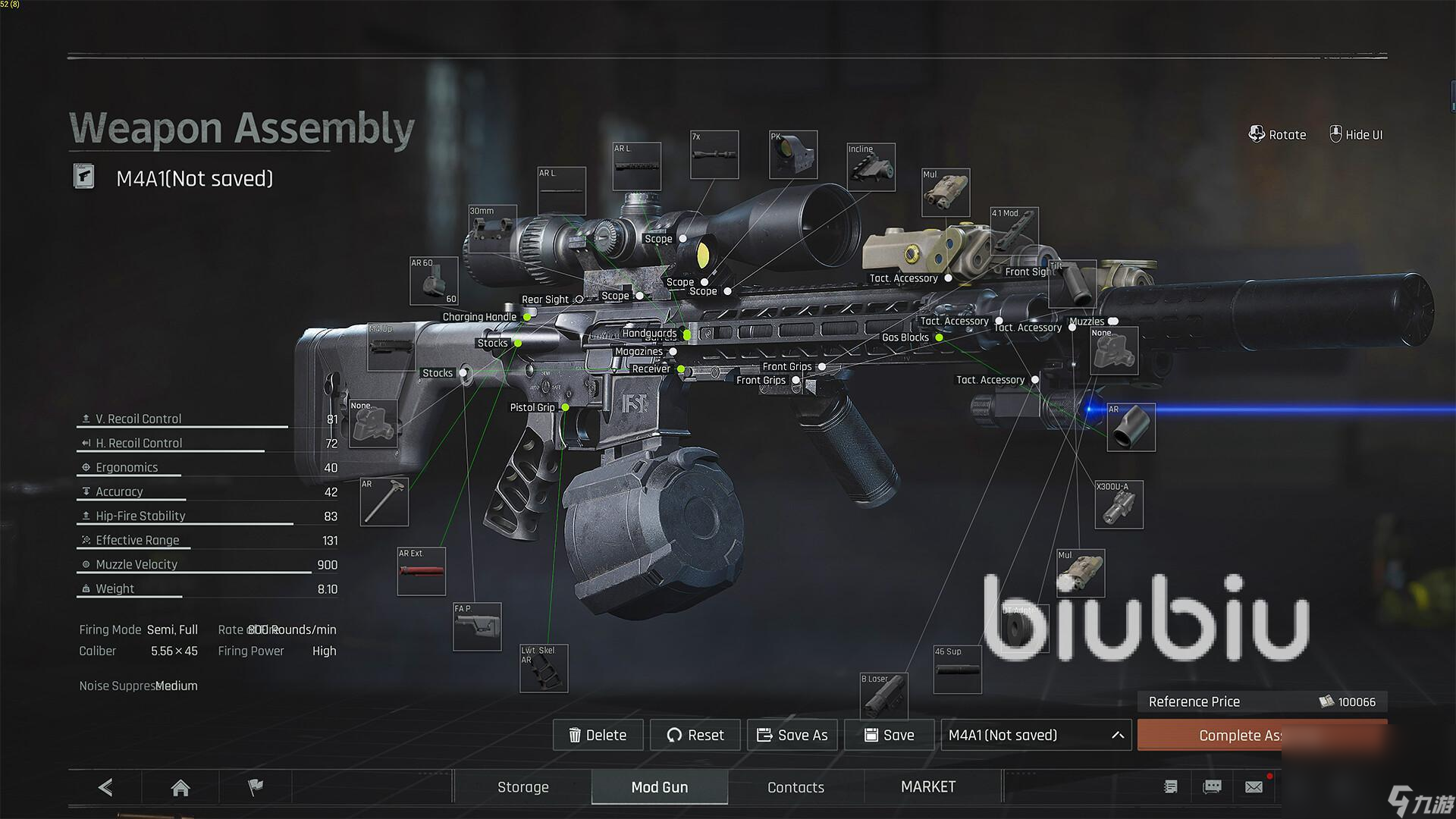Save the M4A1 build

coord(889,735)
